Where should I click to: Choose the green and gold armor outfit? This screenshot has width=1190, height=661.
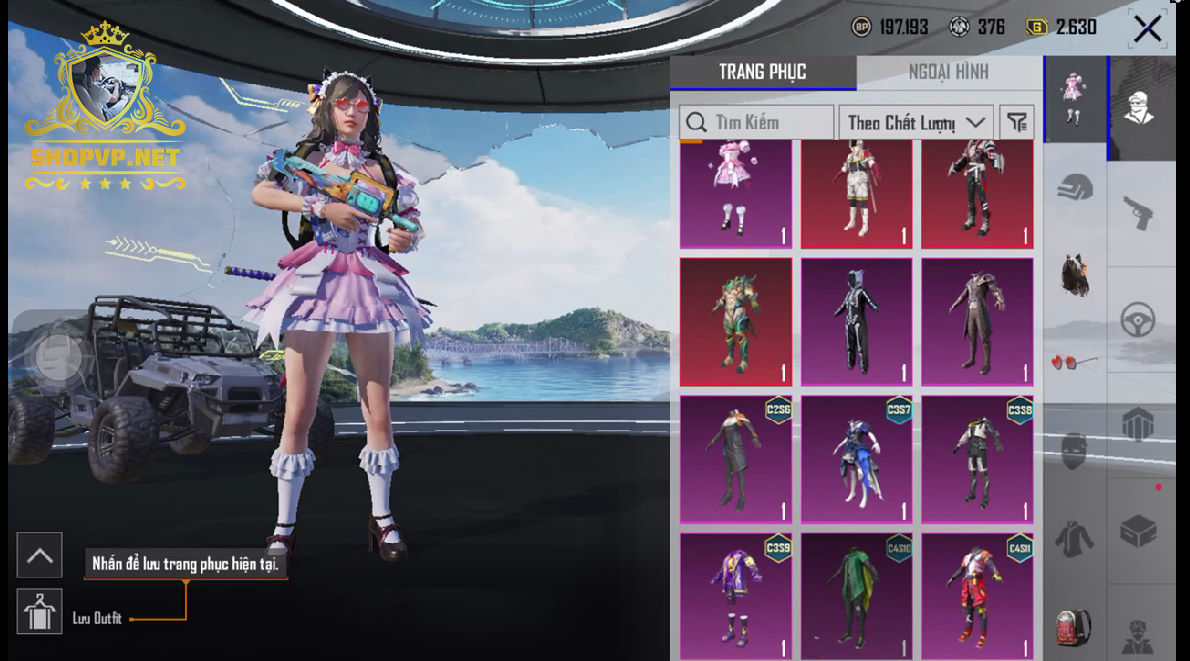(x=736, y=322)
